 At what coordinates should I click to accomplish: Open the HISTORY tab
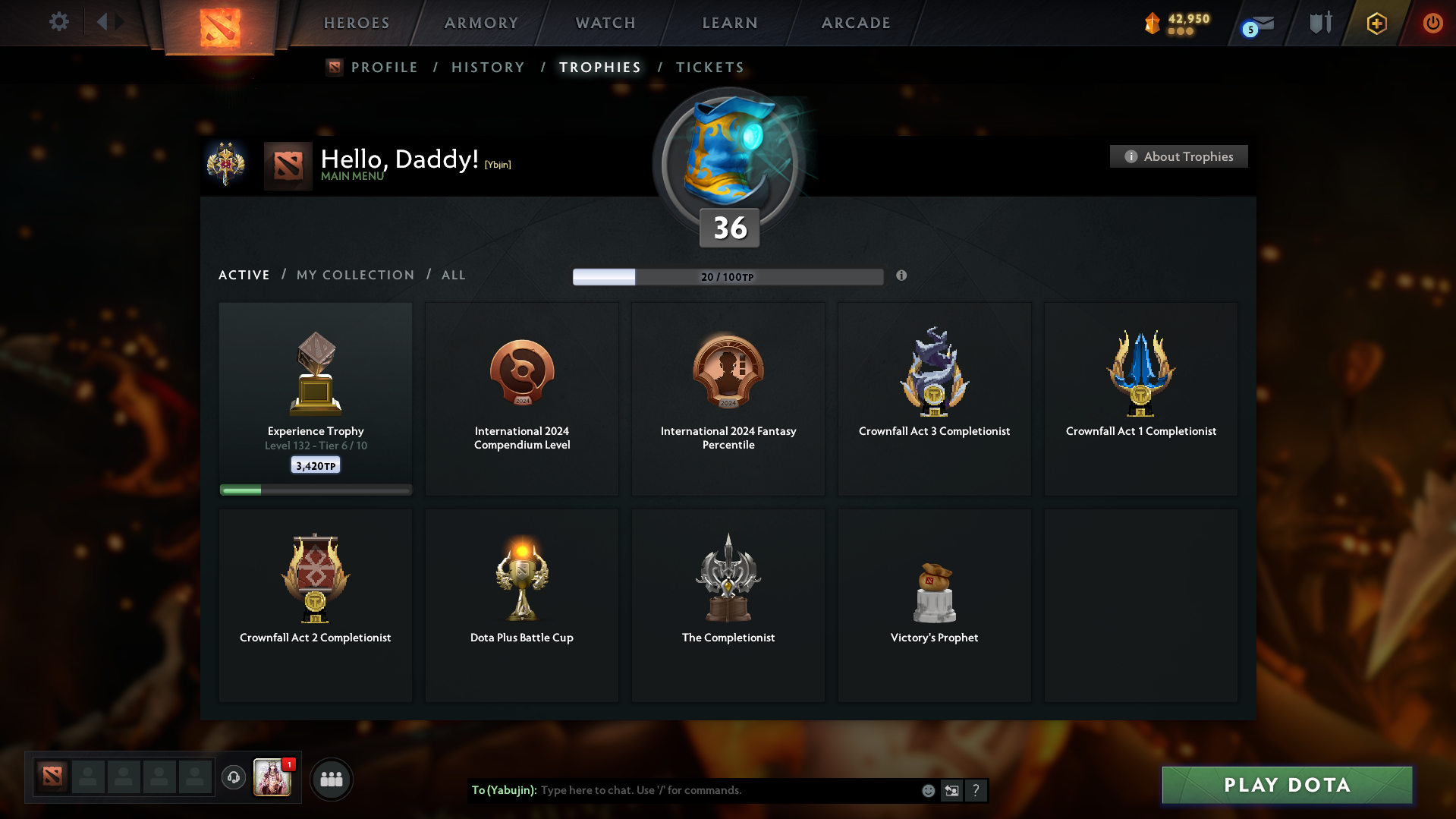pos(488,67)
